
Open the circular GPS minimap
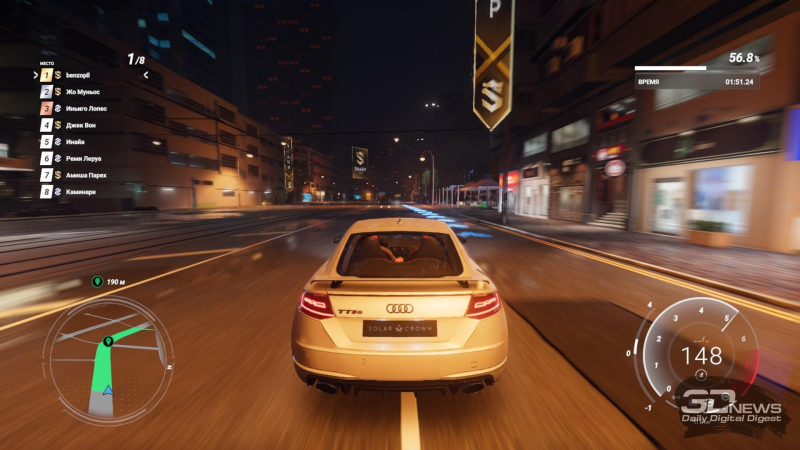point(107,357)
